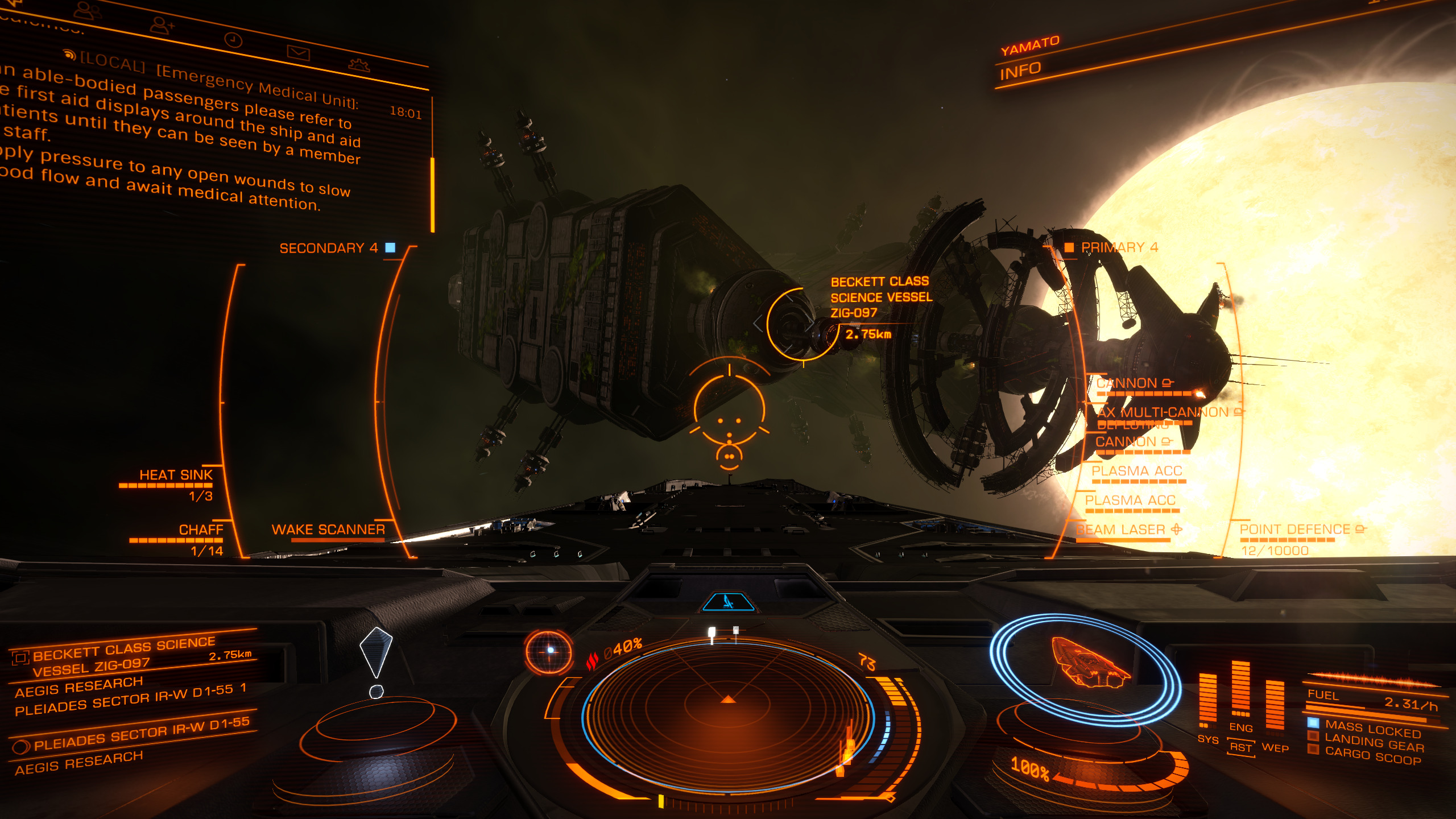1456x819 pixels.
Task: Select the navigation compass orb
Action: (548, 651)
